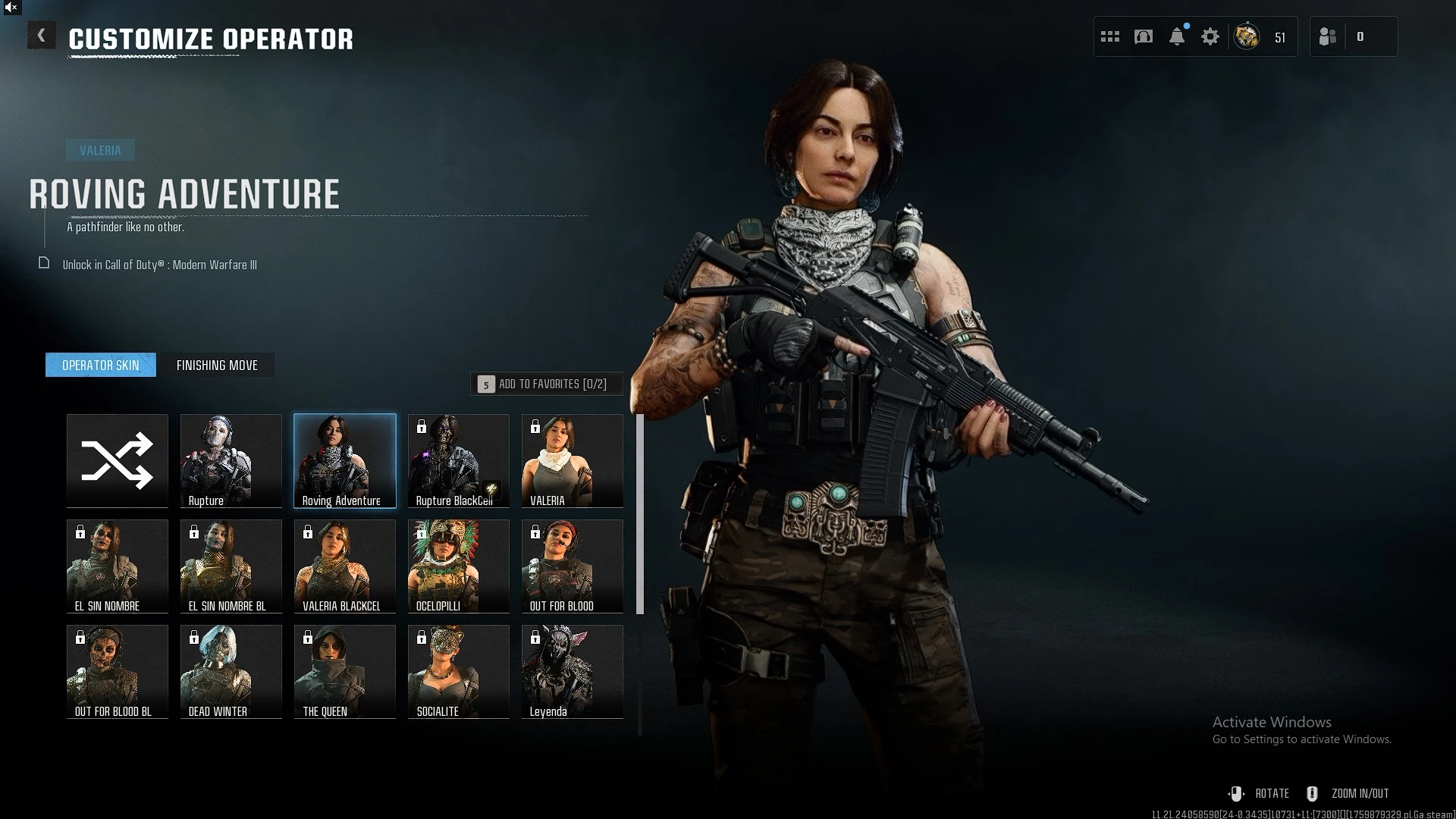Select the Operator Skin tab

101,366
